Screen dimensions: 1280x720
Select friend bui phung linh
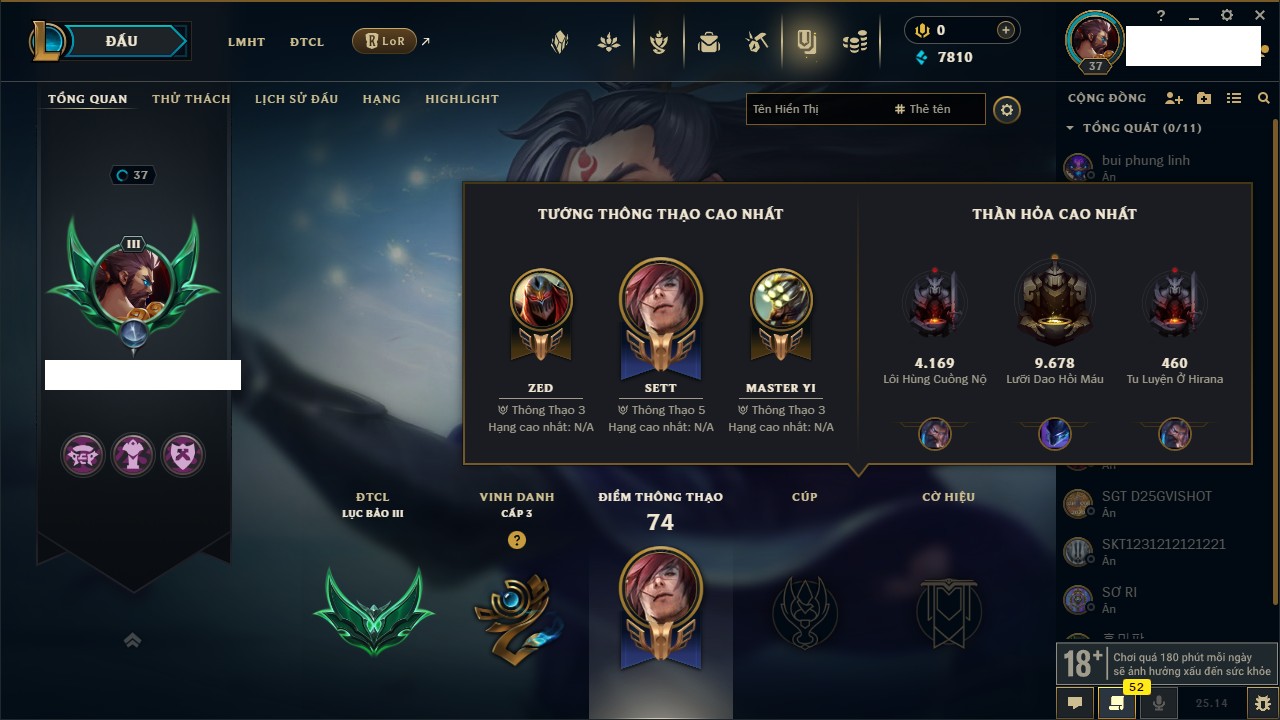(x=1145, y=160)
